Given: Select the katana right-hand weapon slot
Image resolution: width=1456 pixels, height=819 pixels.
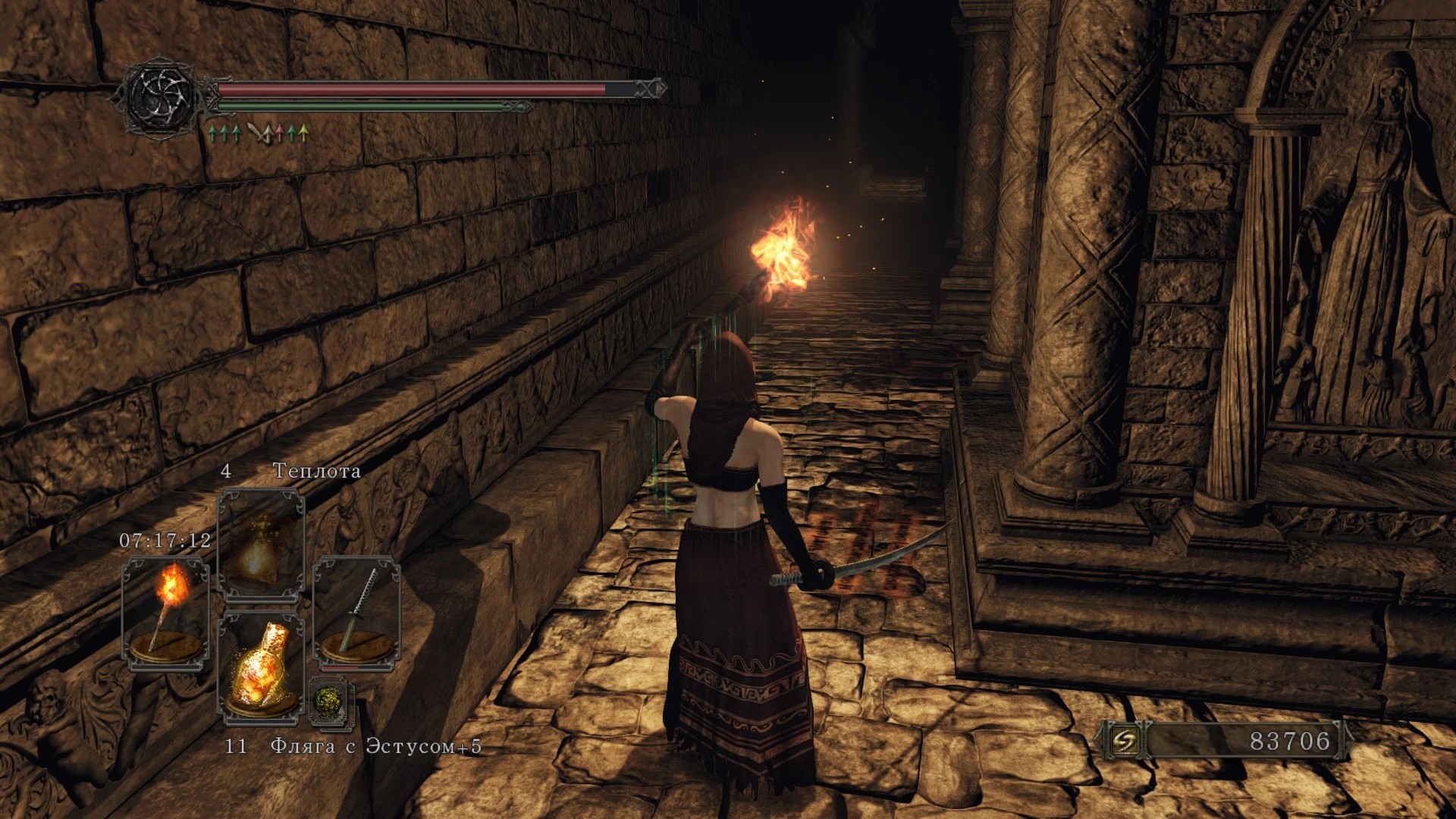Looking at the screenshot, I should click(x=356, y=613).
